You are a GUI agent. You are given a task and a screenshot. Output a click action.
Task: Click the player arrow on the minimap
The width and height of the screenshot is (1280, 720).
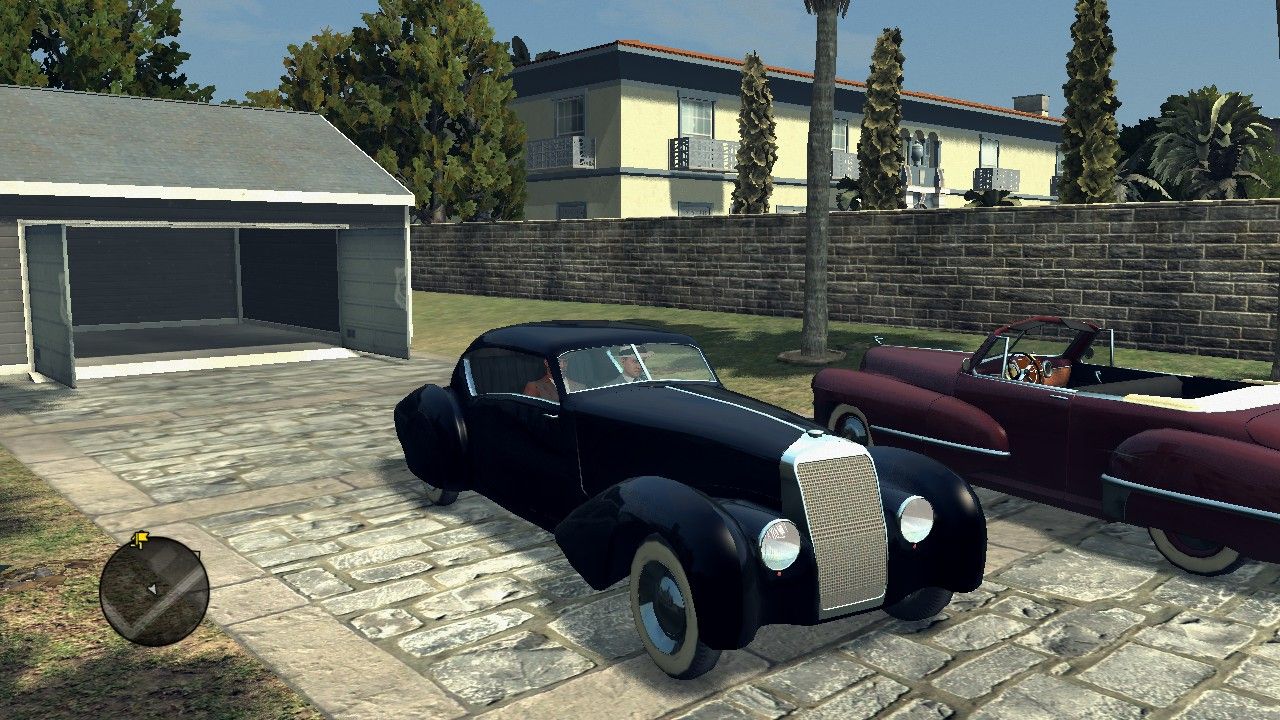(152, 589)
